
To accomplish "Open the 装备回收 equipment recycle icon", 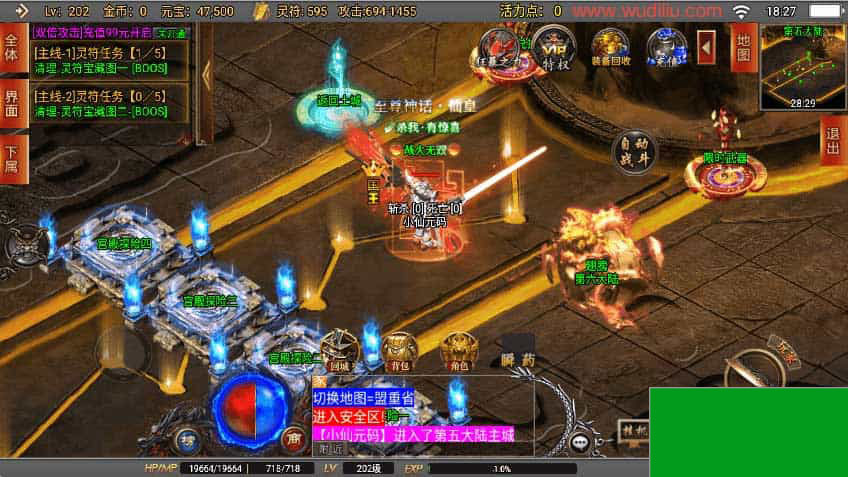I will coord(610,47).
